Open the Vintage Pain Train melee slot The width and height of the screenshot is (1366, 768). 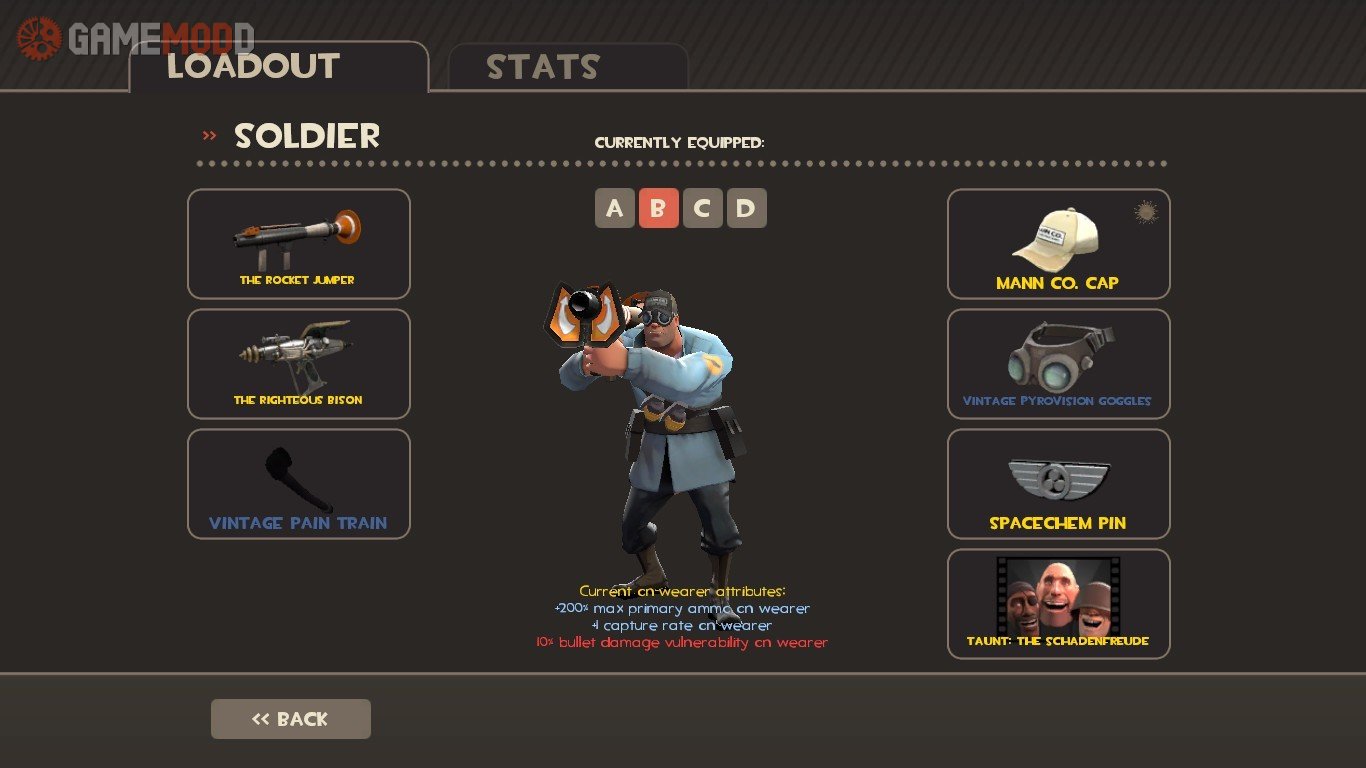point(298,483)
